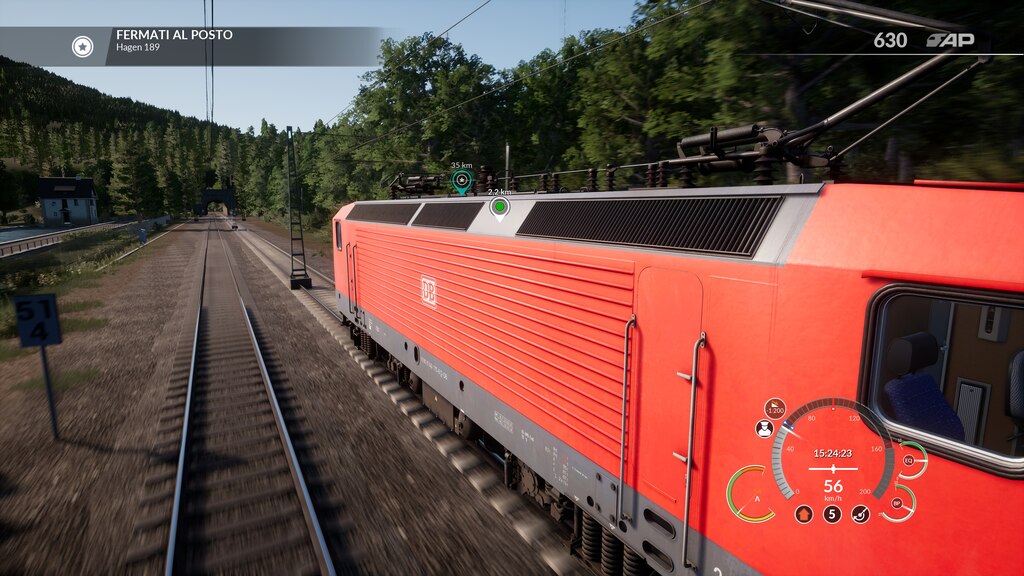Select the driver cap icon

[765, 429]
